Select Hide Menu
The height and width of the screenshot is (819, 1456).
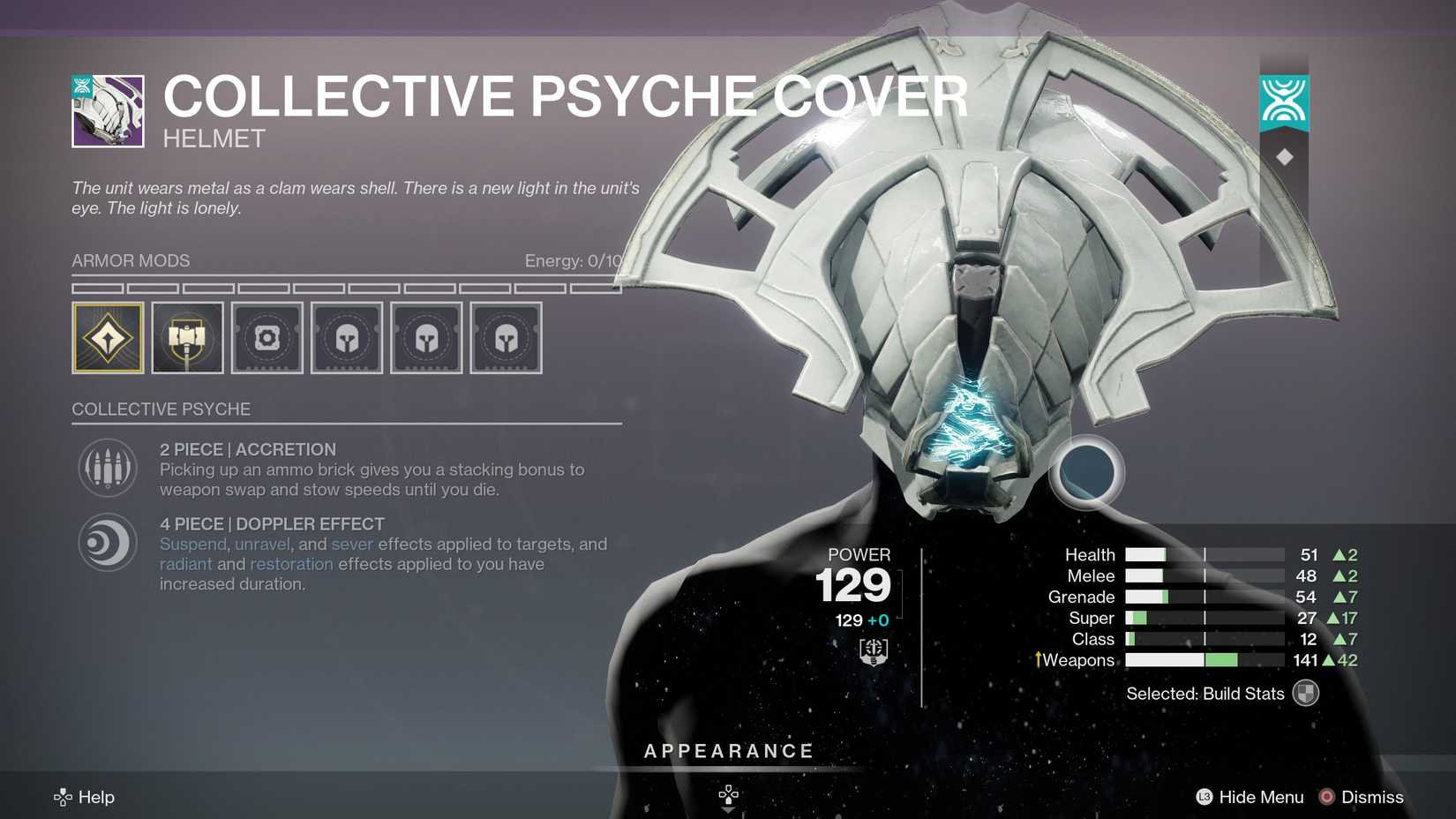pos(1260,797)
